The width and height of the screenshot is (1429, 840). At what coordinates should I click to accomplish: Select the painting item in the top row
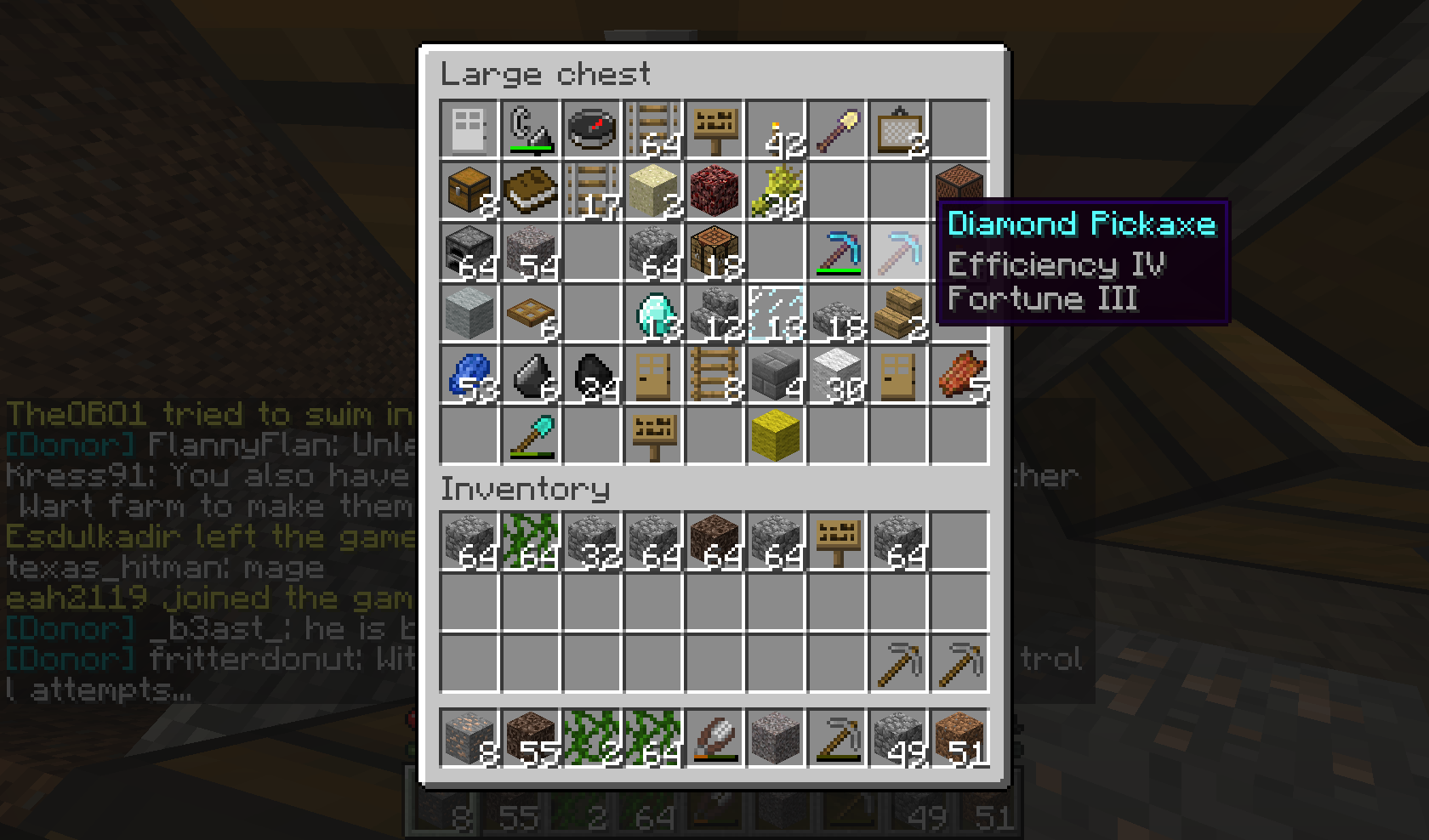[897, 128]
